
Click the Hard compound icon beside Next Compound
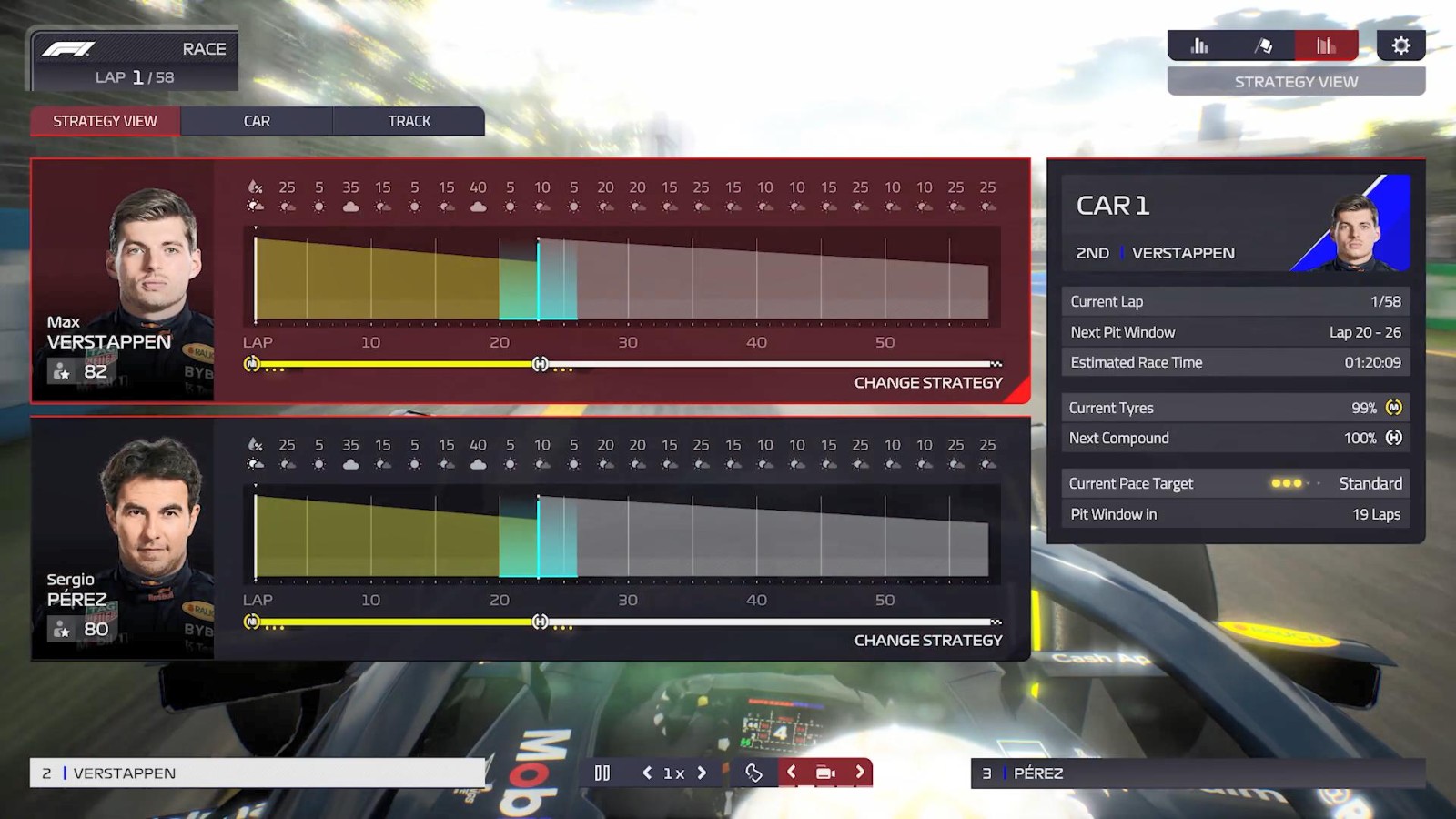pyautogui.click(x=1395, y=438)
